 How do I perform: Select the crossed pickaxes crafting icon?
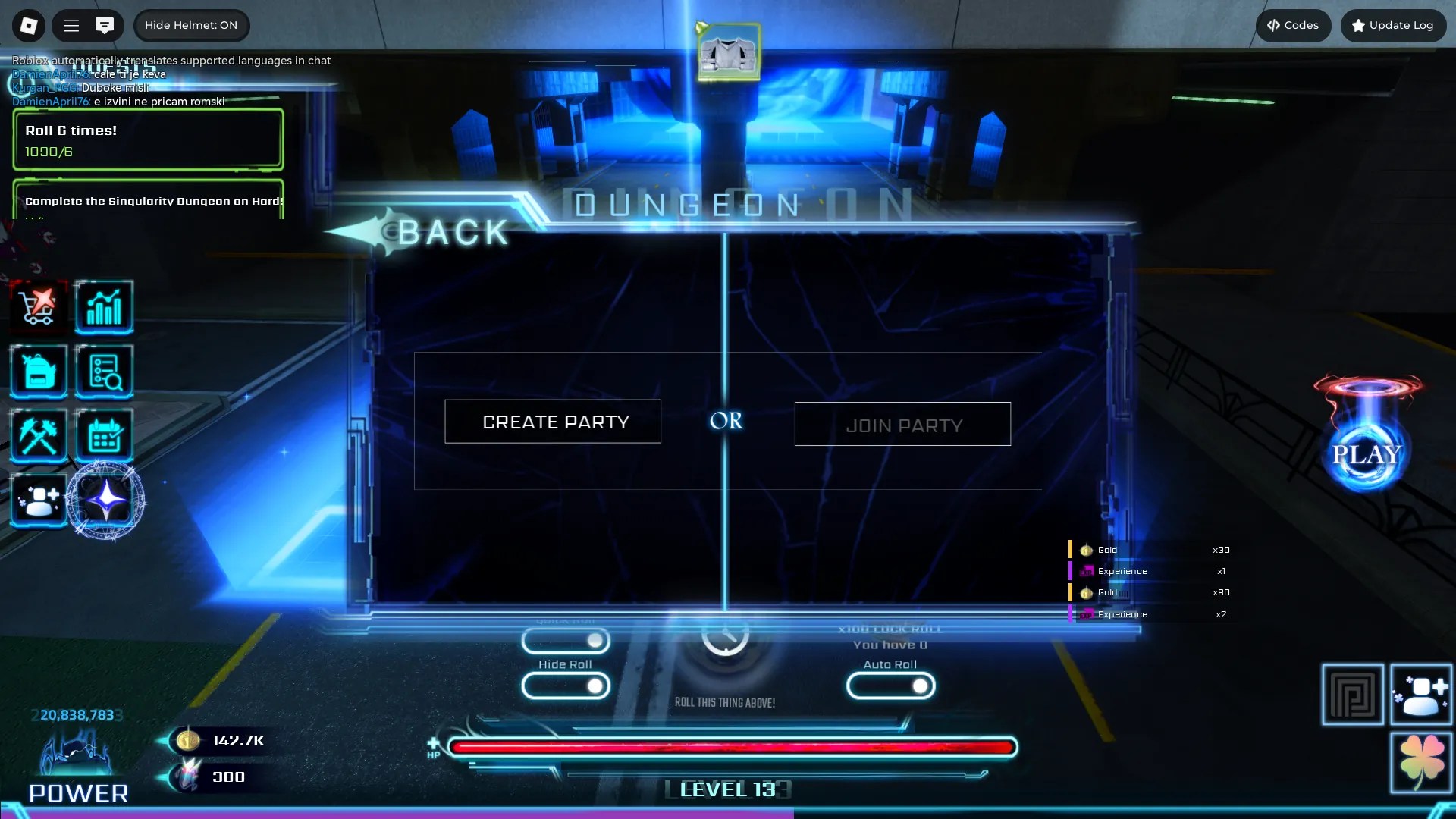(x=39, y=436)
